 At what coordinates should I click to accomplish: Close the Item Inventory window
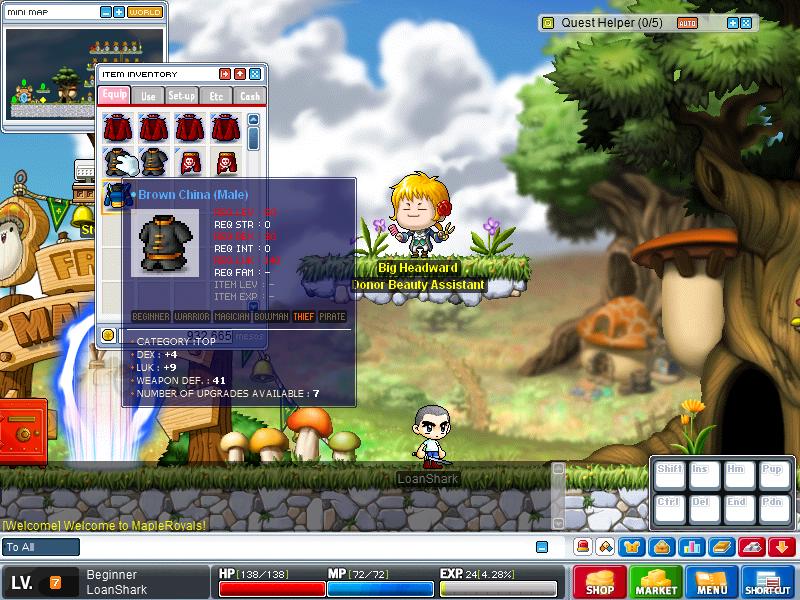254,74
